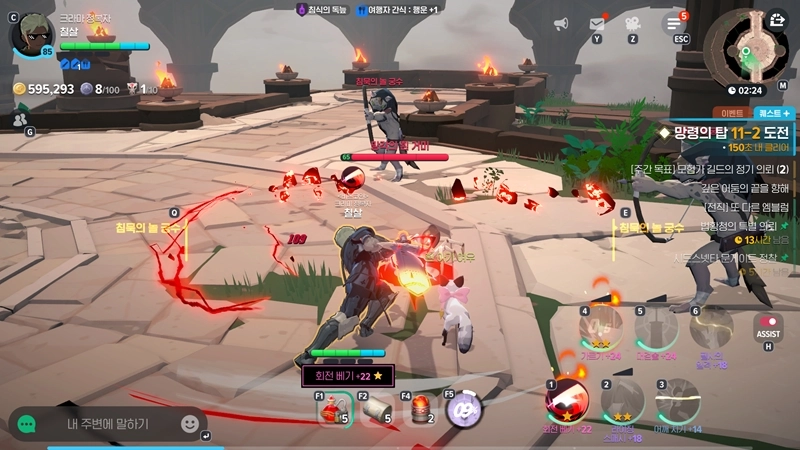Select the 퀘스트 + tab

coord(773,113)
